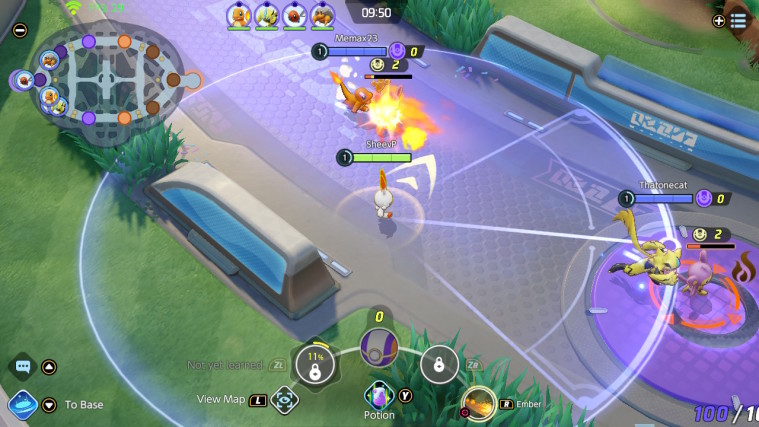Use the To Base return icon
This screenshot has height=427, width=759.
23,404
